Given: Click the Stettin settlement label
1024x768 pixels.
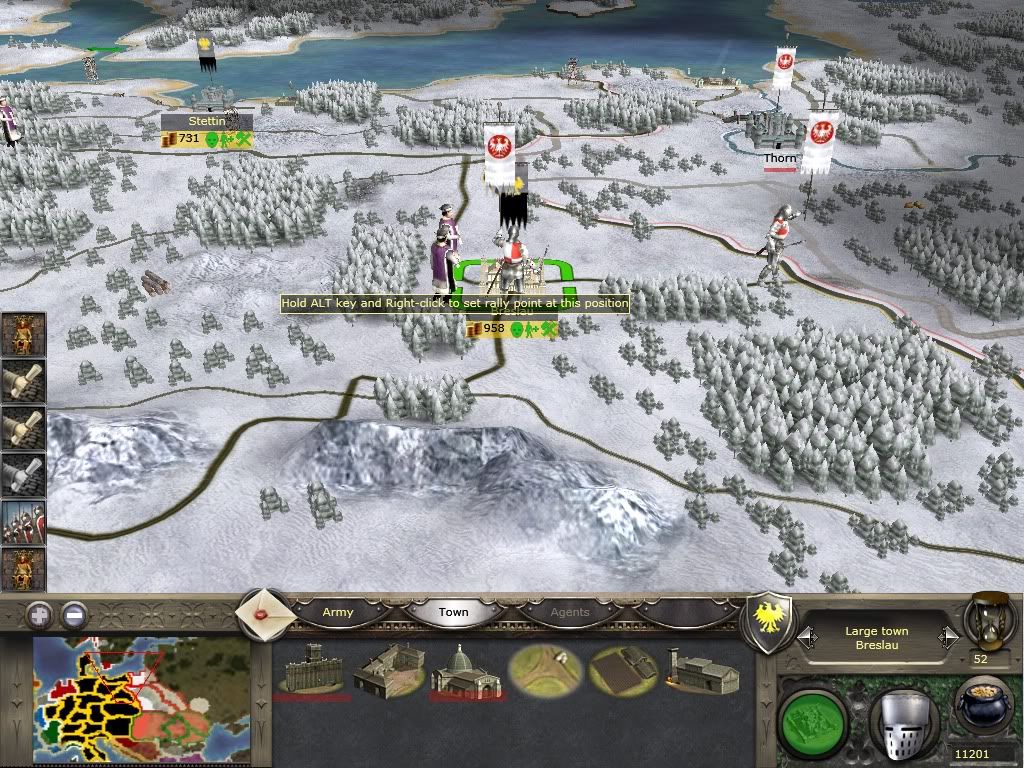Looking at the screenshot, I should [x=207, y=121].
